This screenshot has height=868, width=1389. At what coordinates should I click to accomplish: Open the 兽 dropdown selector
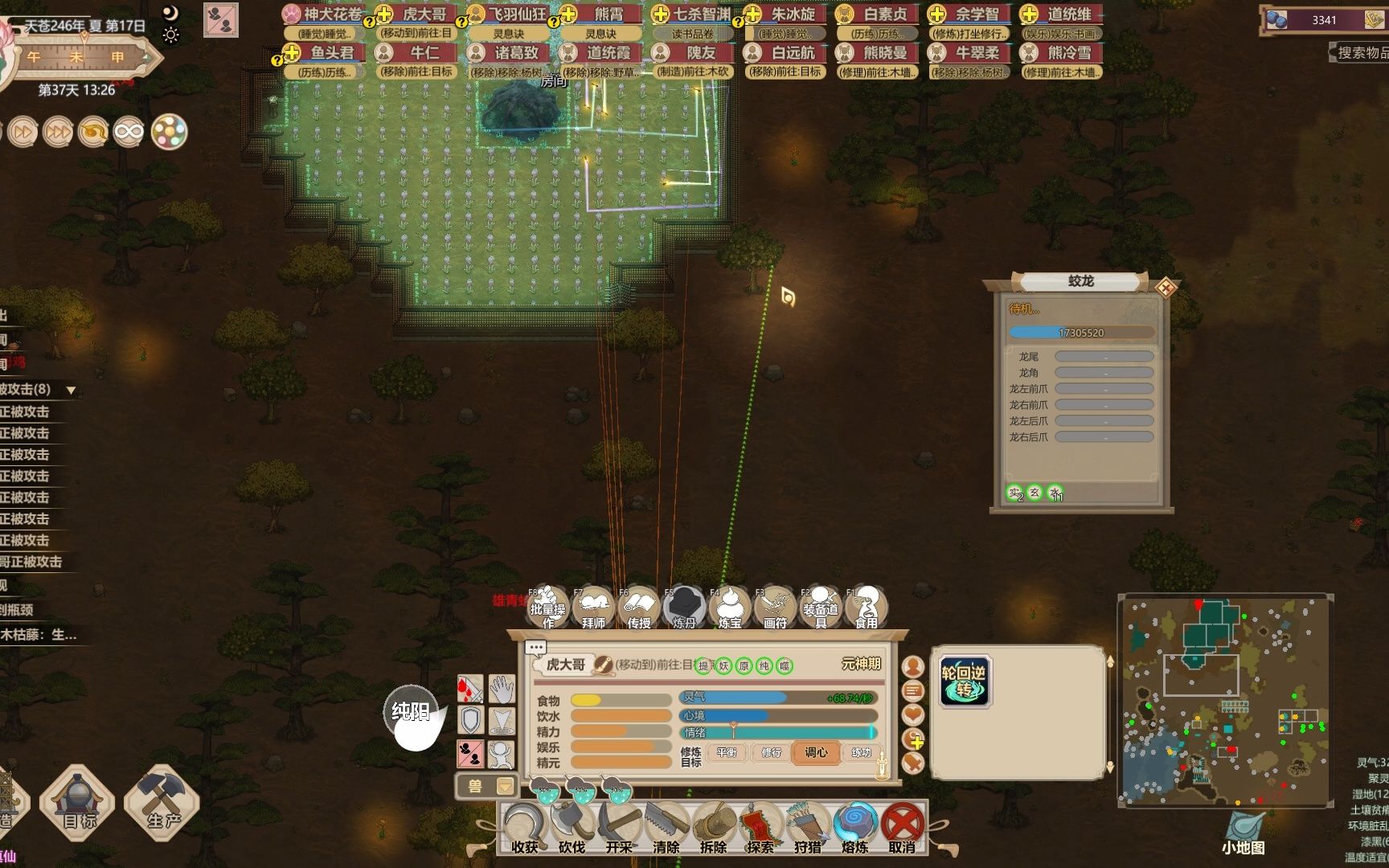click(486, 785)
